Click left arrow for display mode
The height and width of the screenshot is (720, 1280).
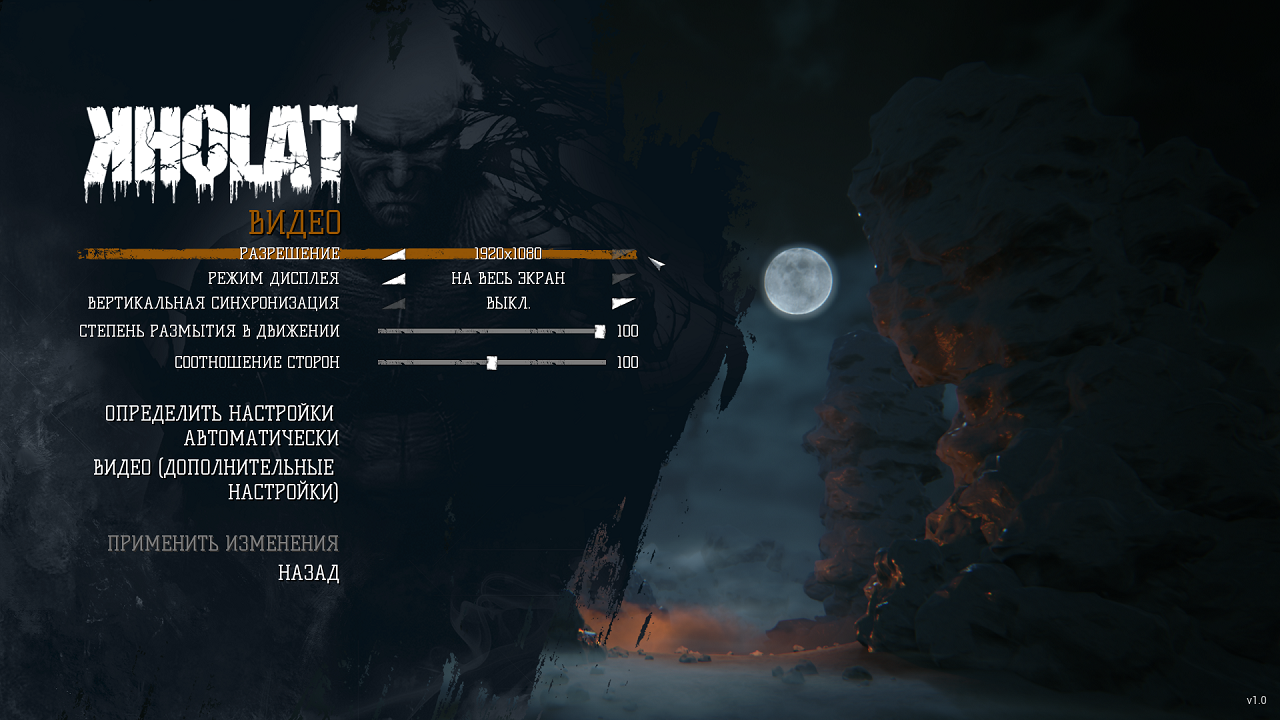394,279
